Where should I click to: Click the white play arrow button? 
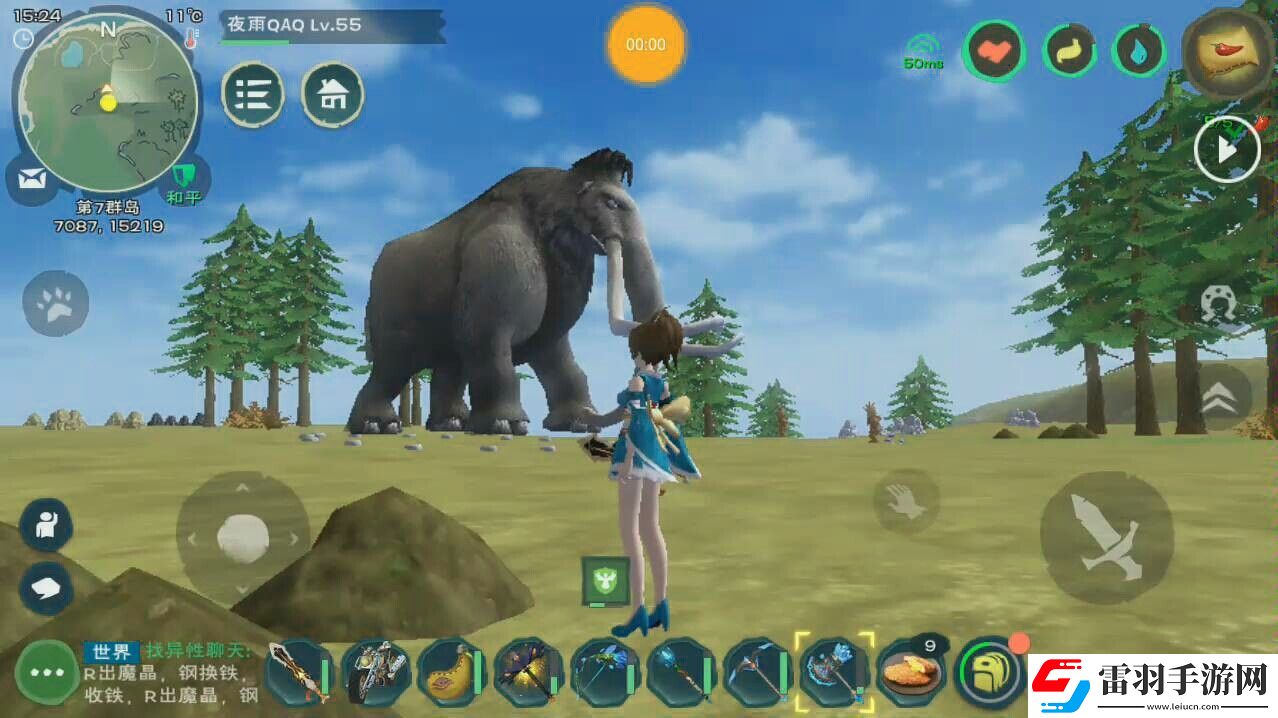click(1227, 150)
